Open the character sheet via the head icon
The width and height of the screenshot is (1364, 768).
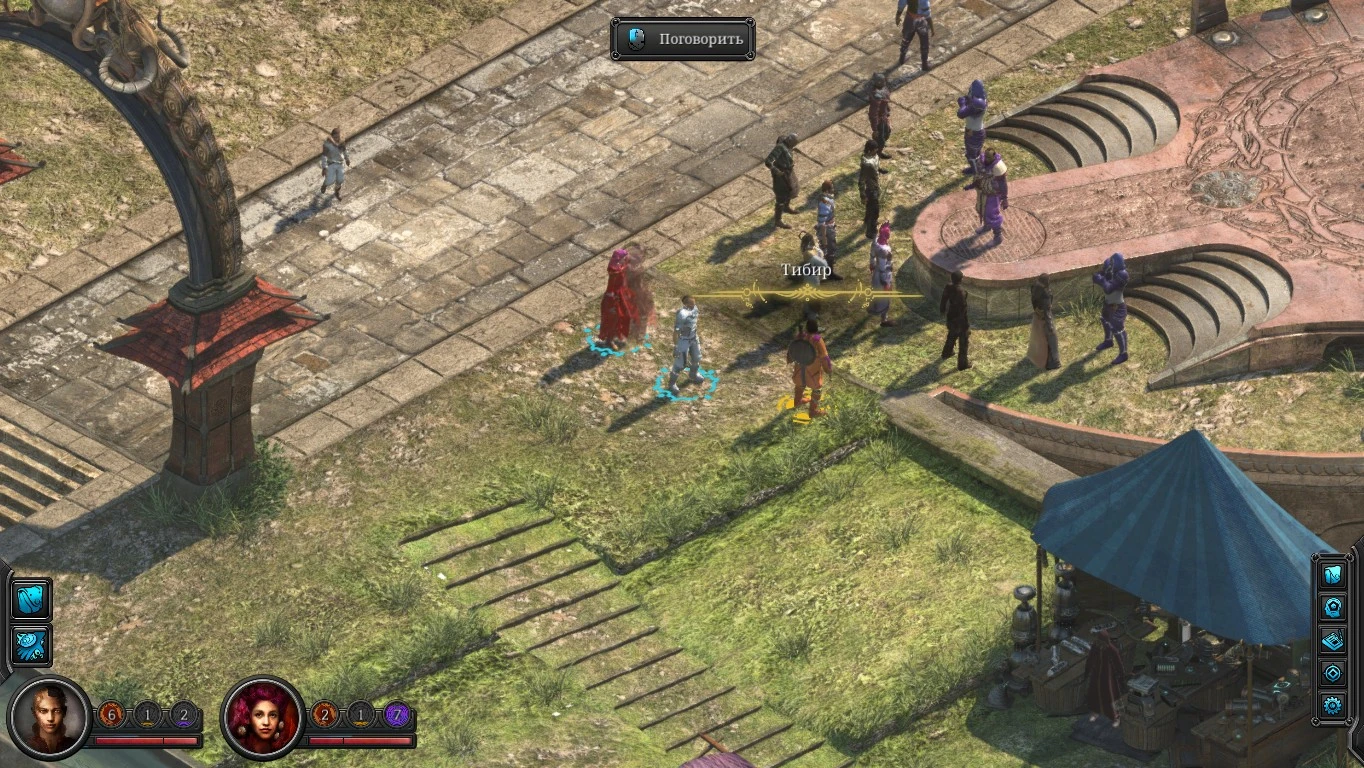[1333, 607]
